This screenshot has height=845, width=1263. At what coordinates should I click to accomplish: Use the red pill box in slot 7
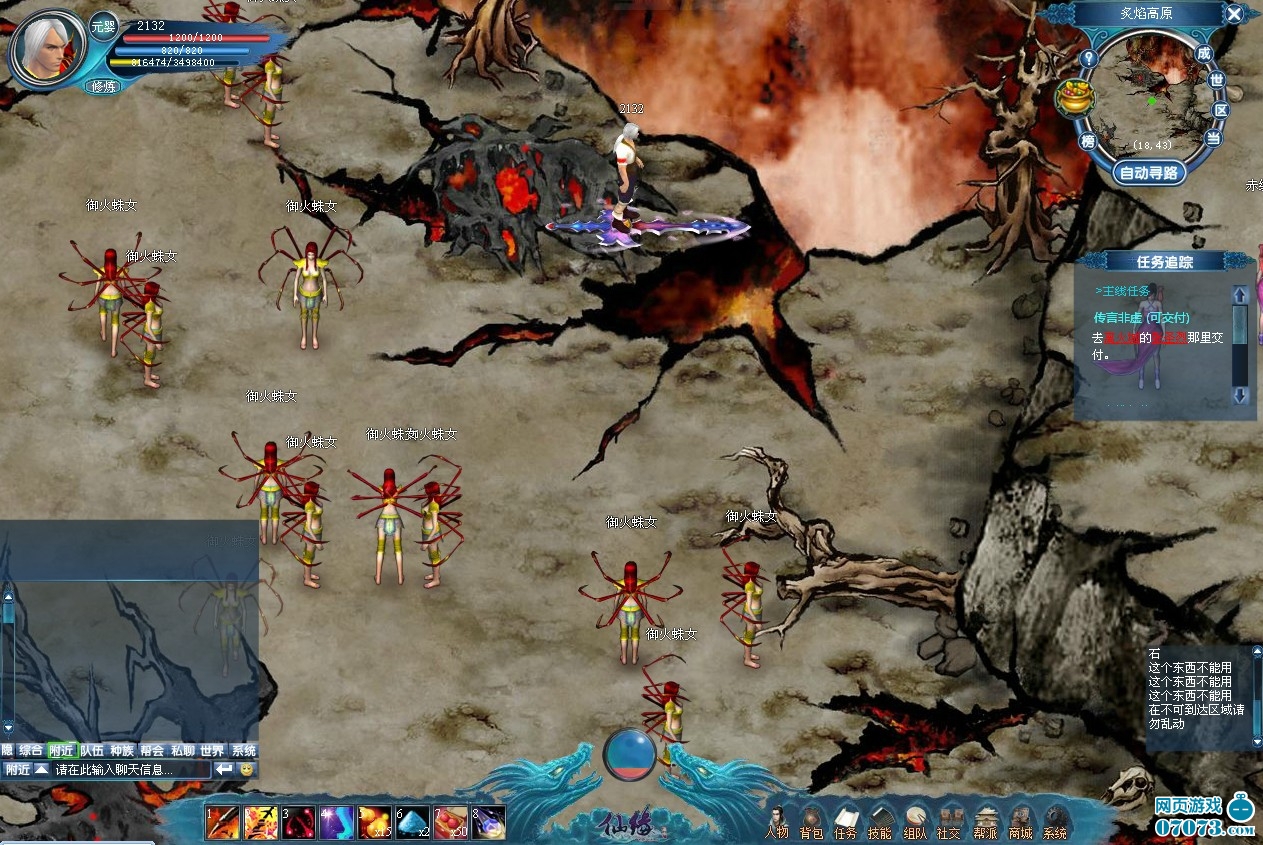[451, 822]
